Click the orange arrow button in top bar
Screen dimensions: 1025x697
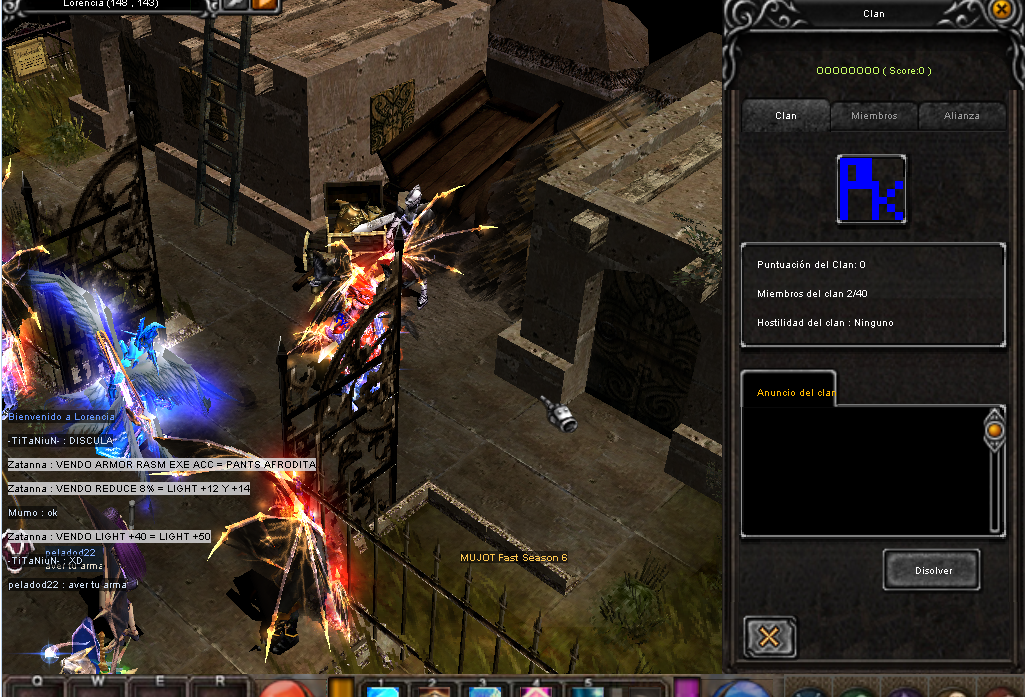coord(265,5)
